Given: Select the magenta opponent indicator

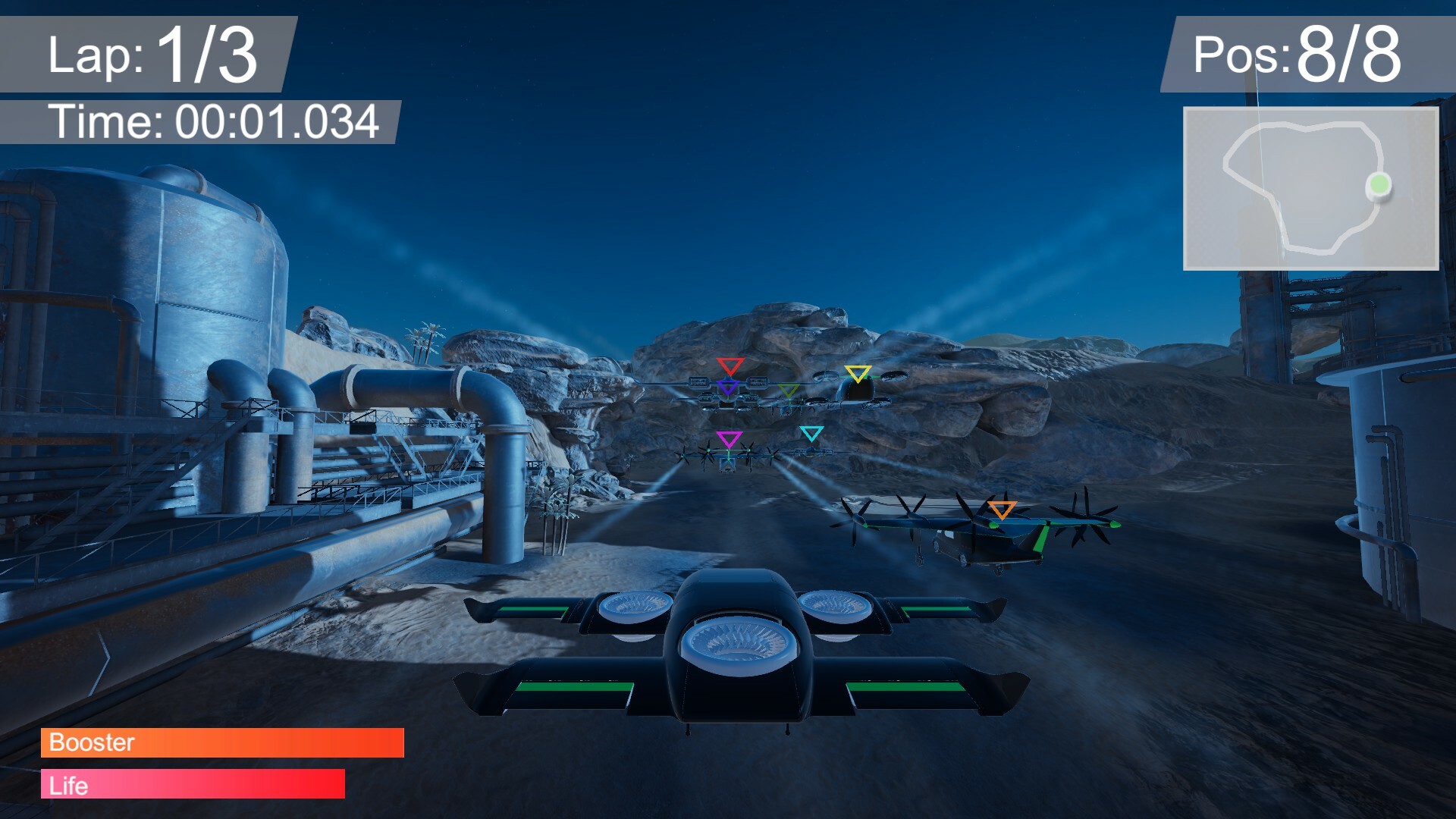Looking at the screenshot, I should click(730, 437).
